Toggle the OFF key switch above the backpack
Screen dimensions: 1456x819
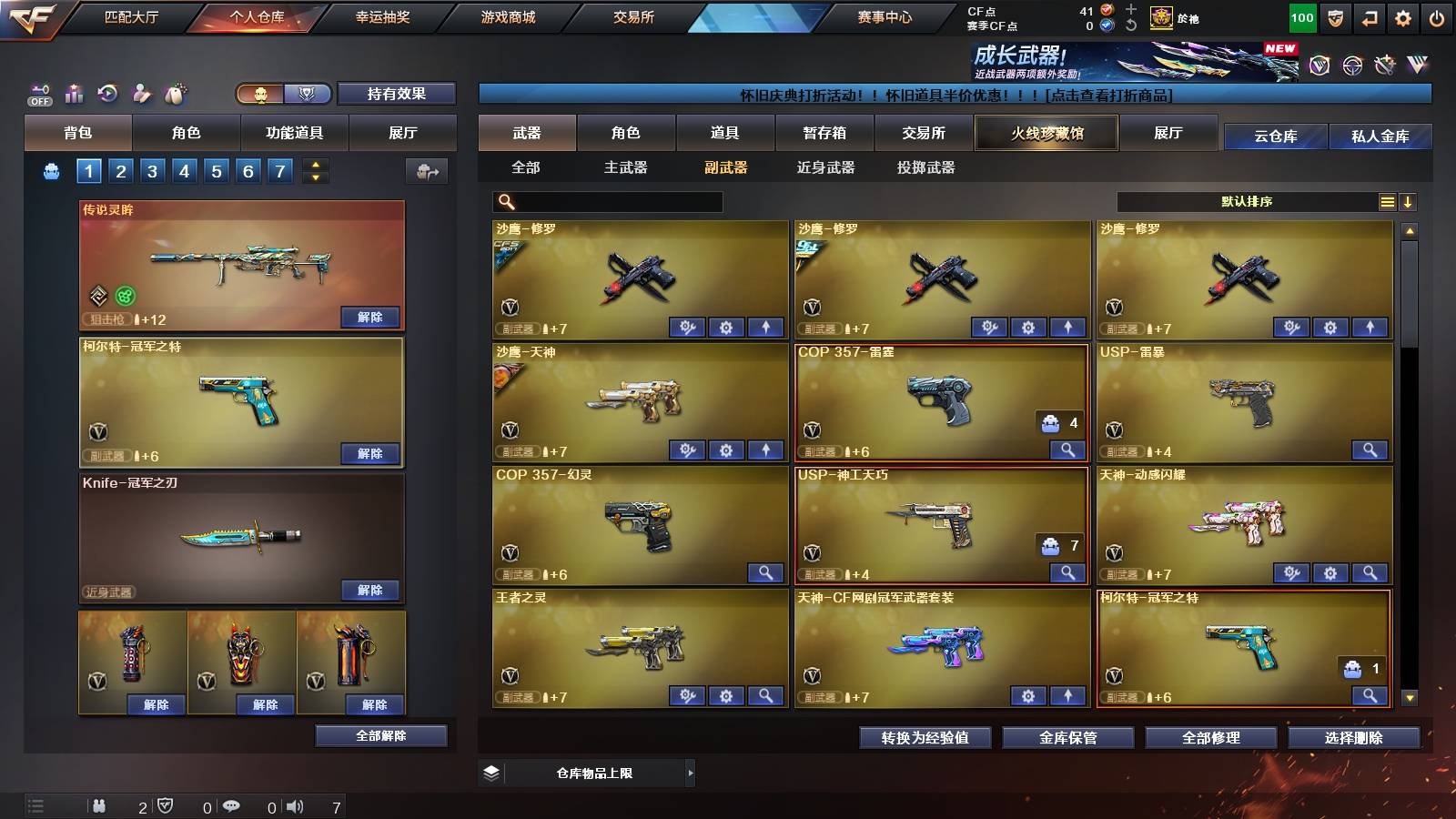click(x=38, y=94)
